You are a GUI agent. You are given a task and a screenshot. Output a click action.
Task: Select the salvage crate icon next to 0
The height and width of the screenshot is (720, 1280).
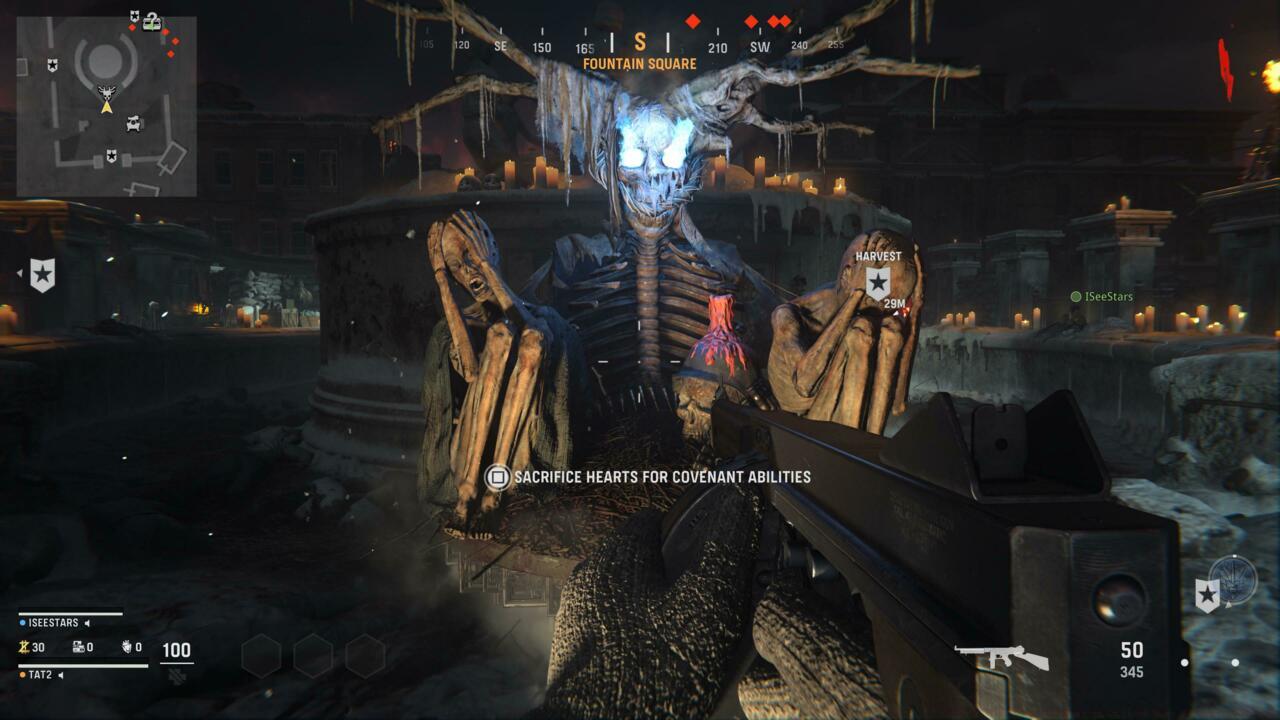(79, 647)
